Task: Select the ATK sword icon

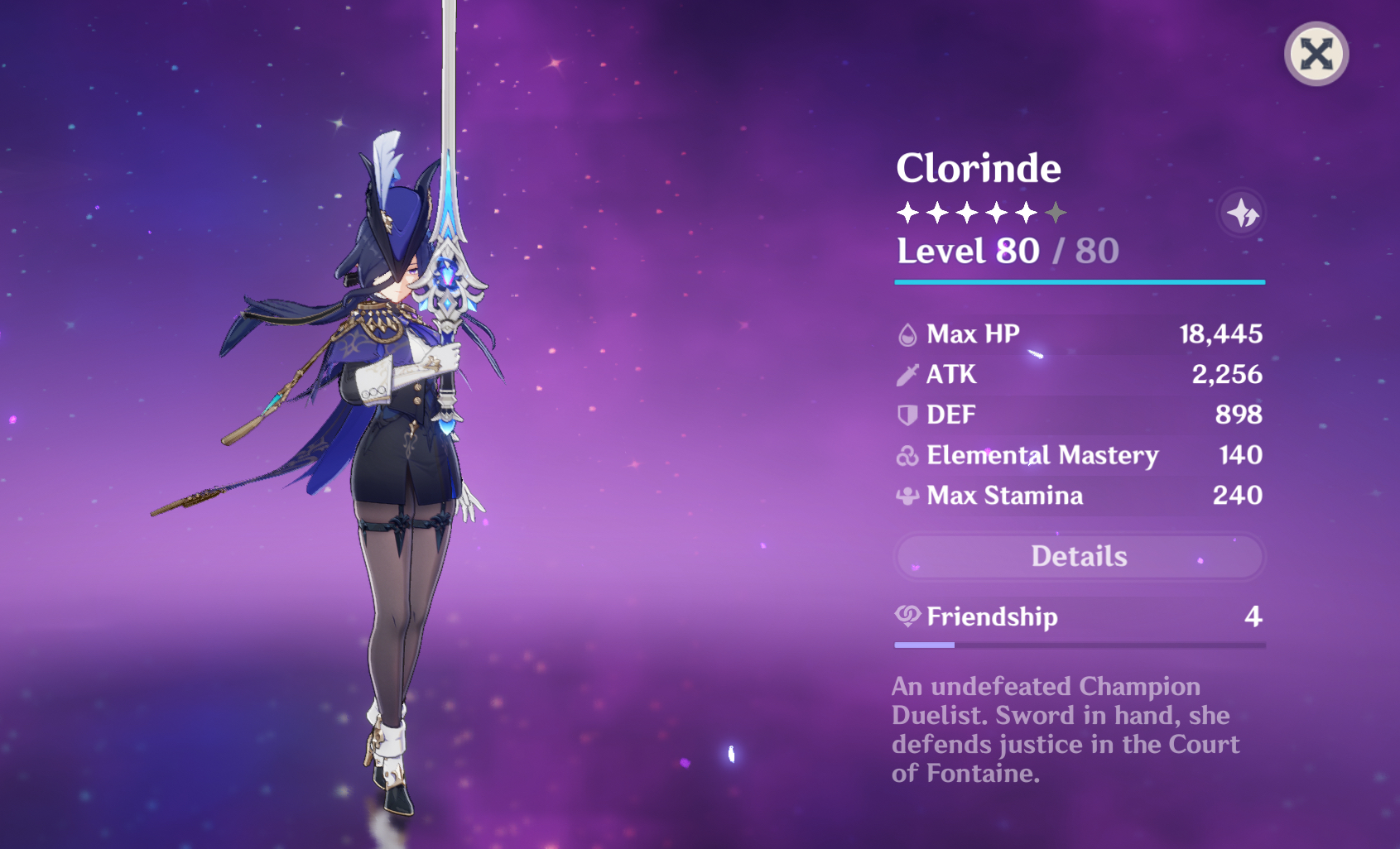Action: point(908,374)
